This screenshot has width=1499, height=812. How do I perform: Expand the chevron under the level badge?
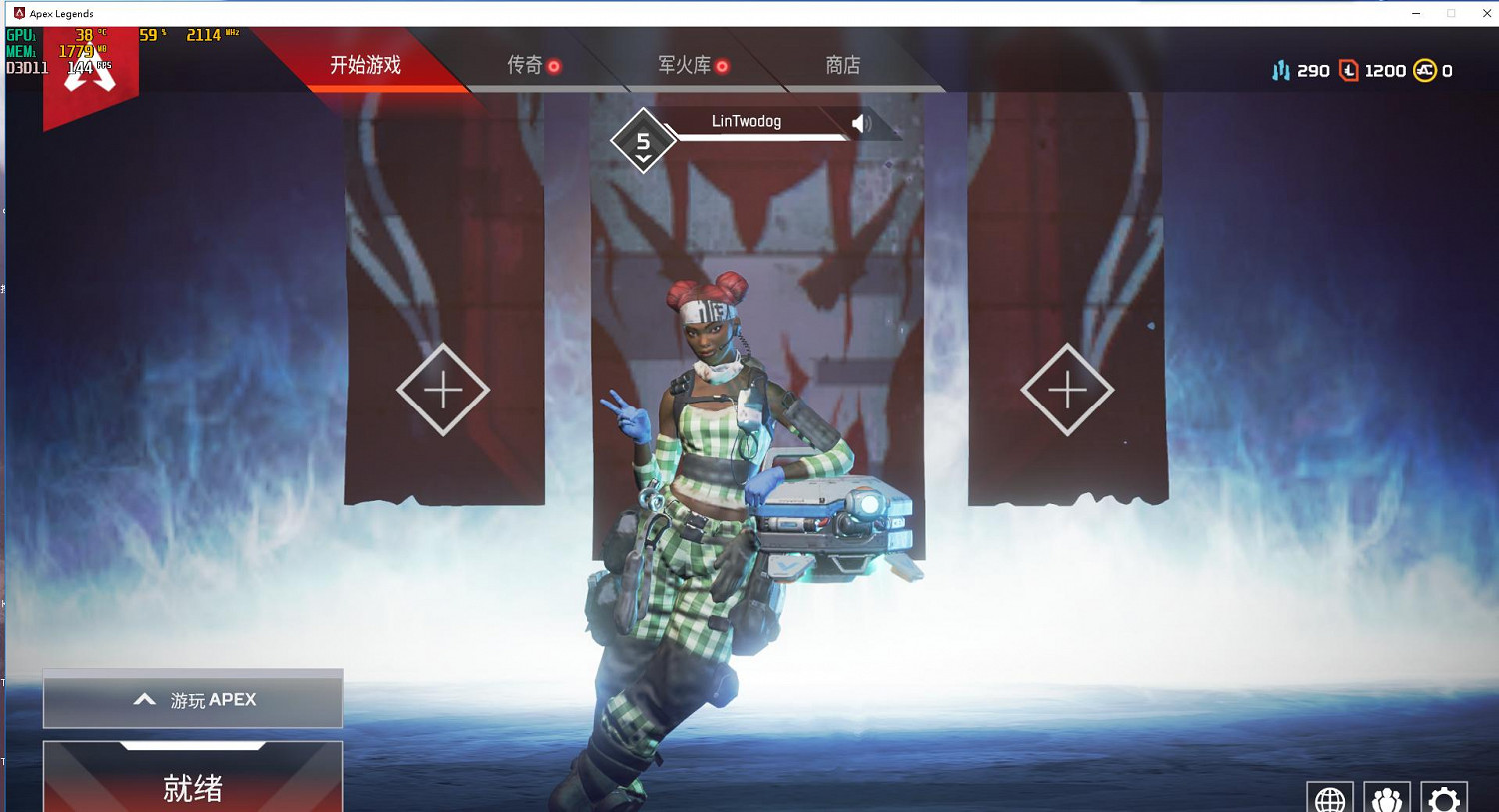[643, 158]
